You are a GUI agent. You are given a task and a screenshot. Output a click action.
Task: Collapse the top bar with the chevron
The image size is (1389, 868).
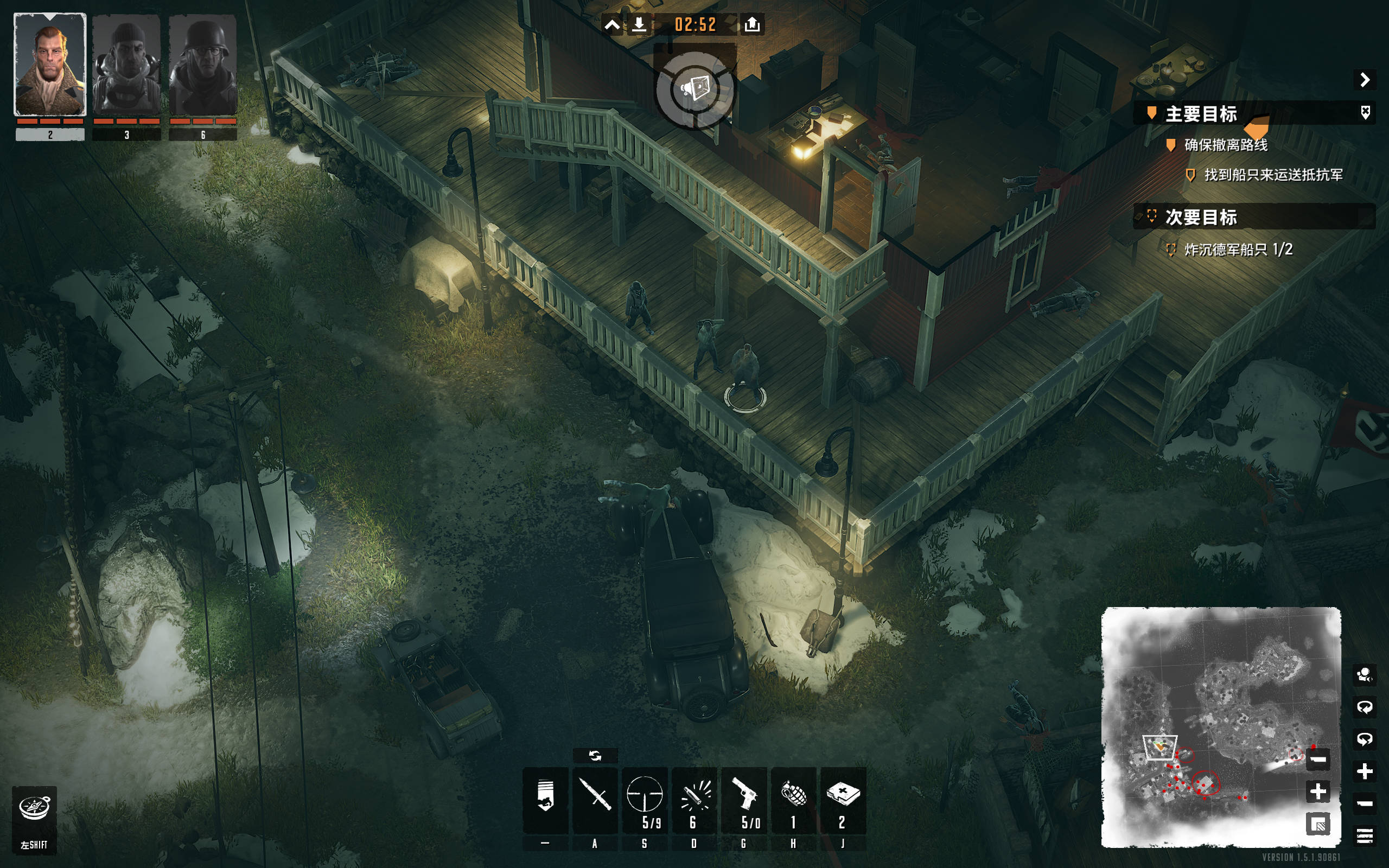[613, 25]
